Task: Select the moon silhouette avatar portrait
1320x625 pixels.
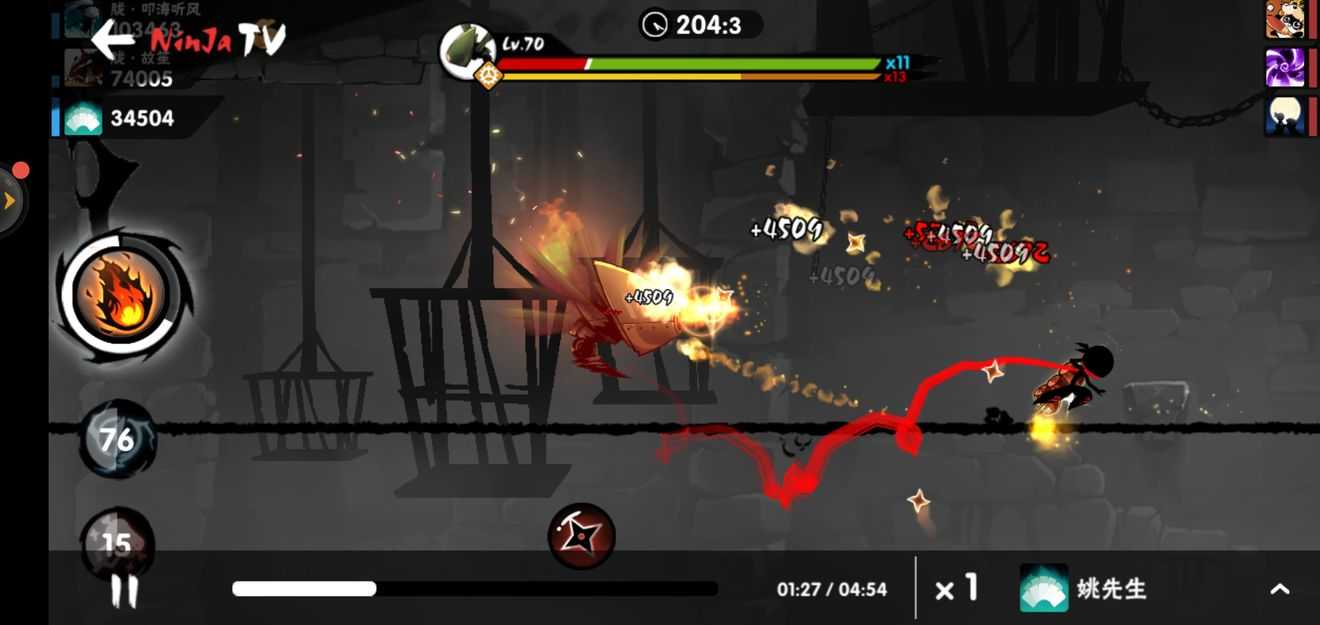Action: coord(1284,116)
